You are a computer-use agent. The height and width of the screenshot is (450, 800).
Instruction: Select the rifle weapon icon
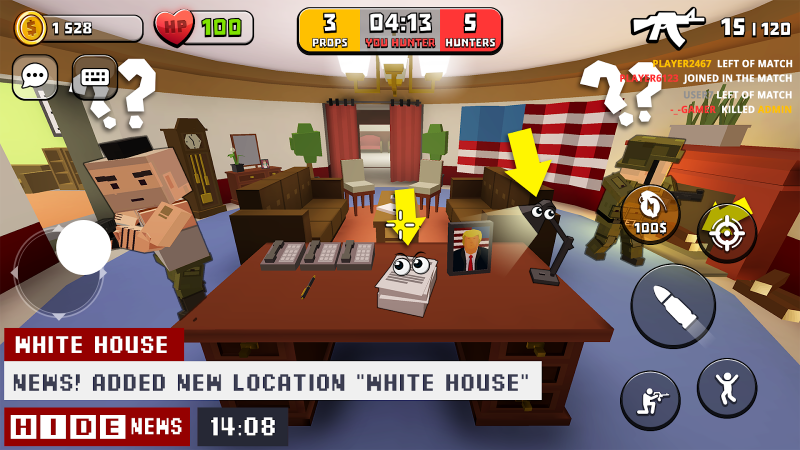pos(668,27)
